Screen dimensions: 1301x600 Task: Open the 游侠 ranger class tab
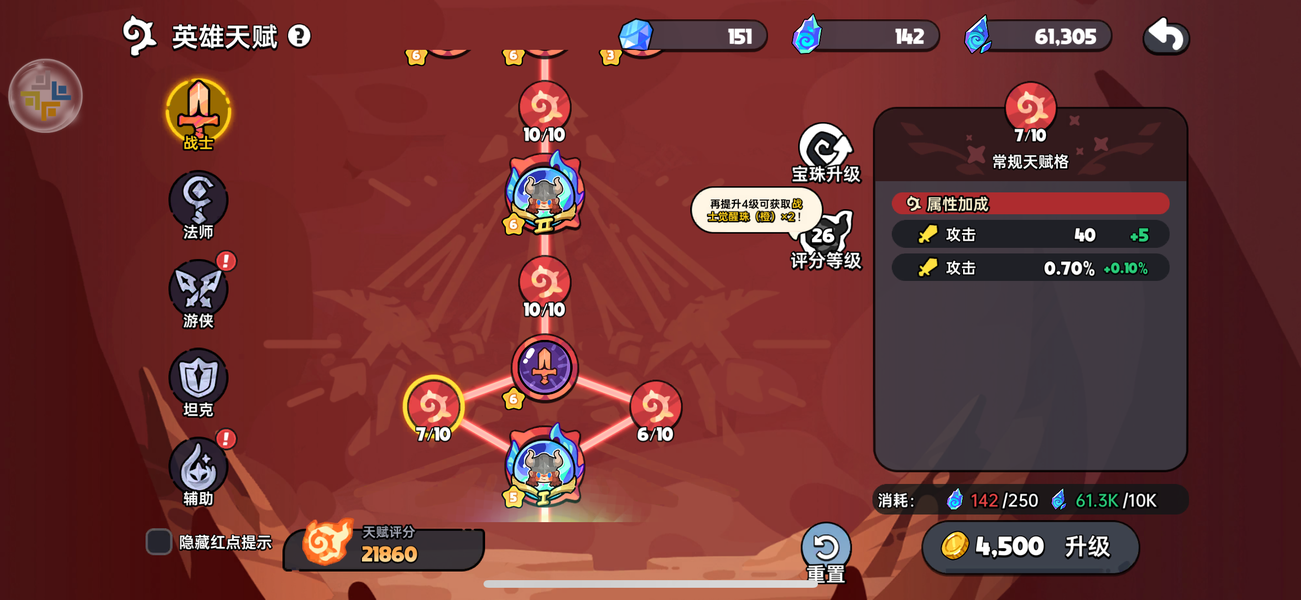click(x=198, y=290)
